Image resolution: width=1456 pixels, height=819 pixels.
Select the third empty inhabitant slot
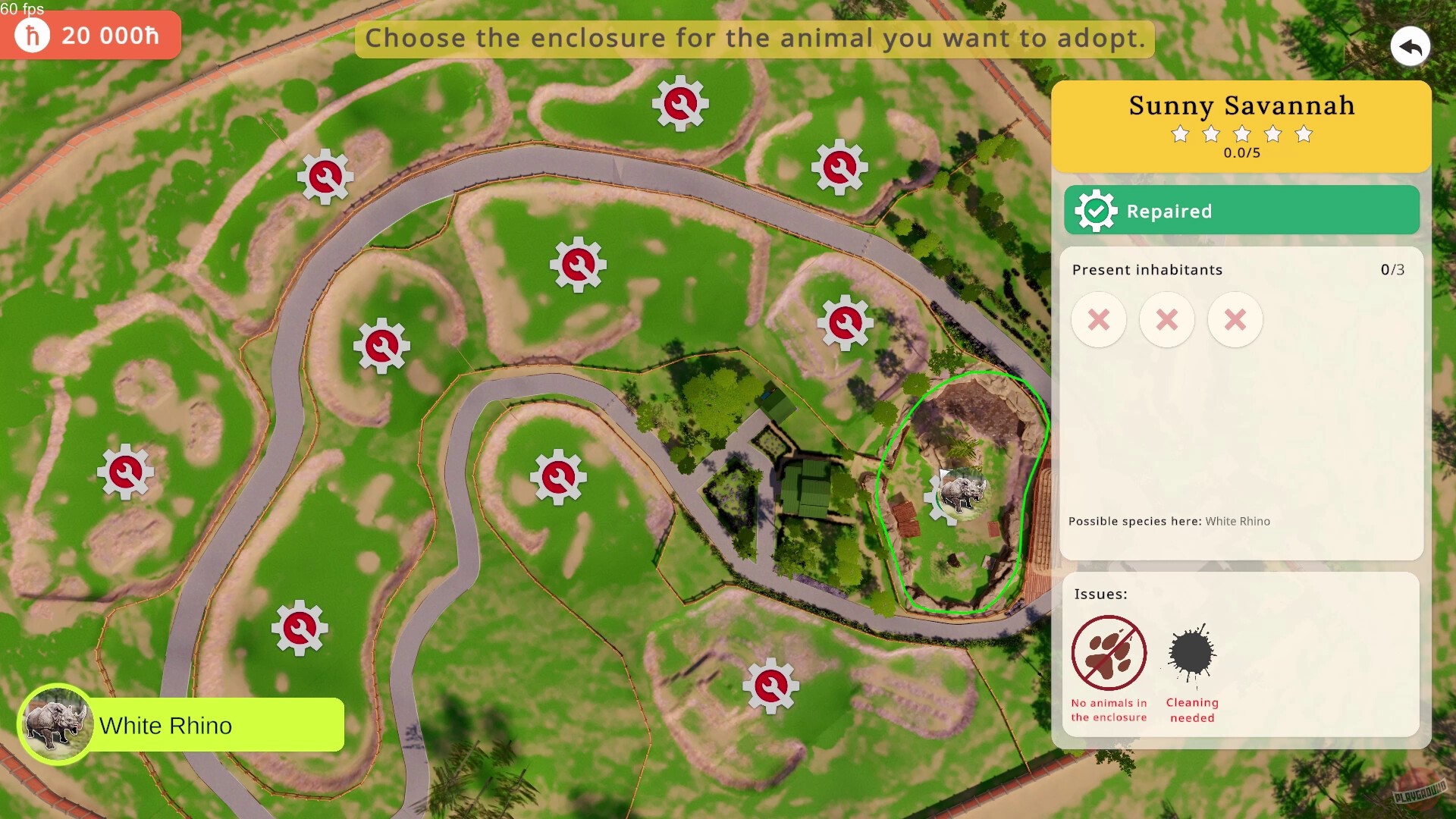[x=1235, y=320]
